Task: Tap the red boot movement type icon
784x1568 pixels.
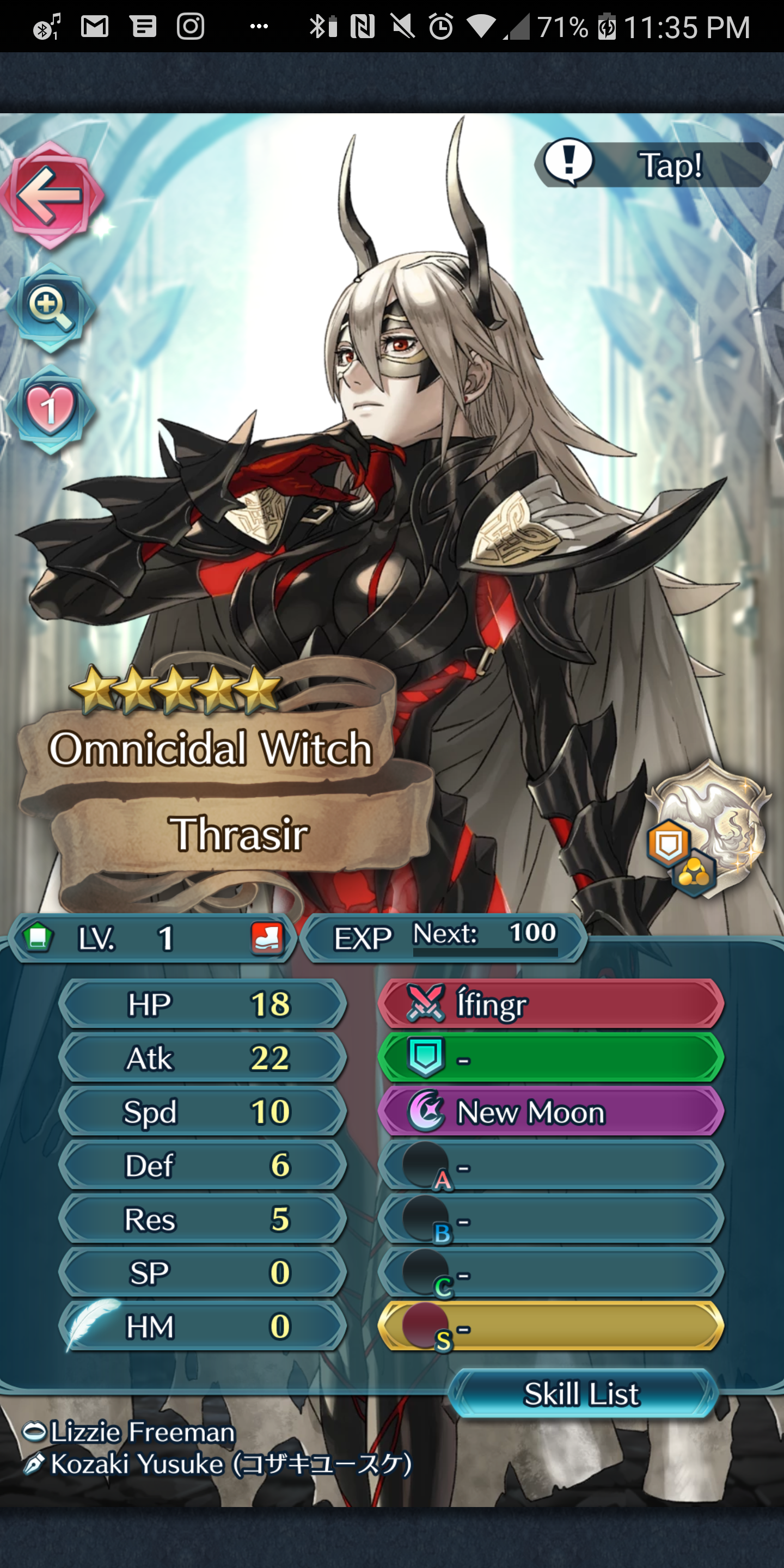Action: [x=267, y=938]
